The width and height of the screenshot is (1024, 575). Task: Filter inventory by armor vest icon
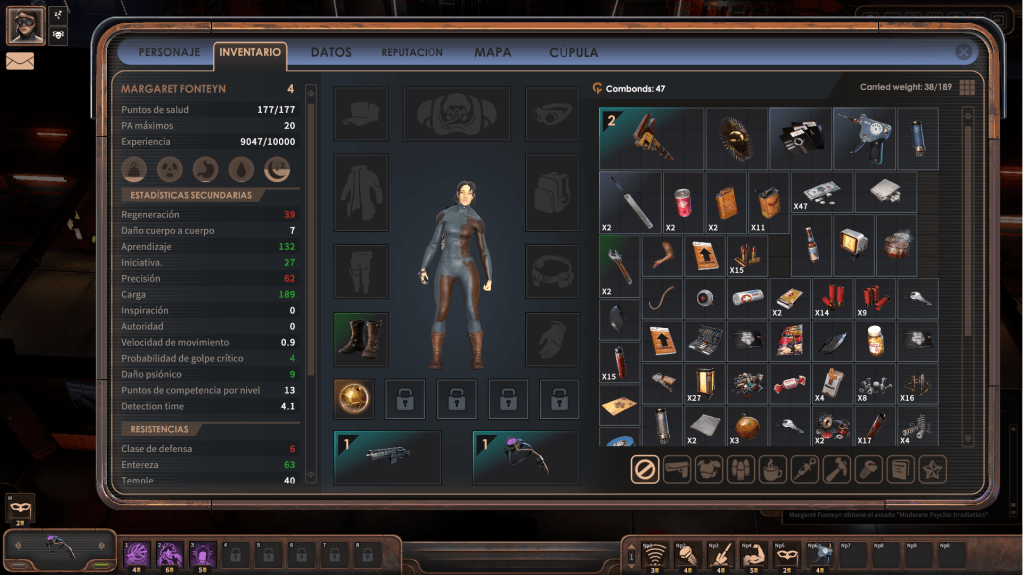[709, 468]
